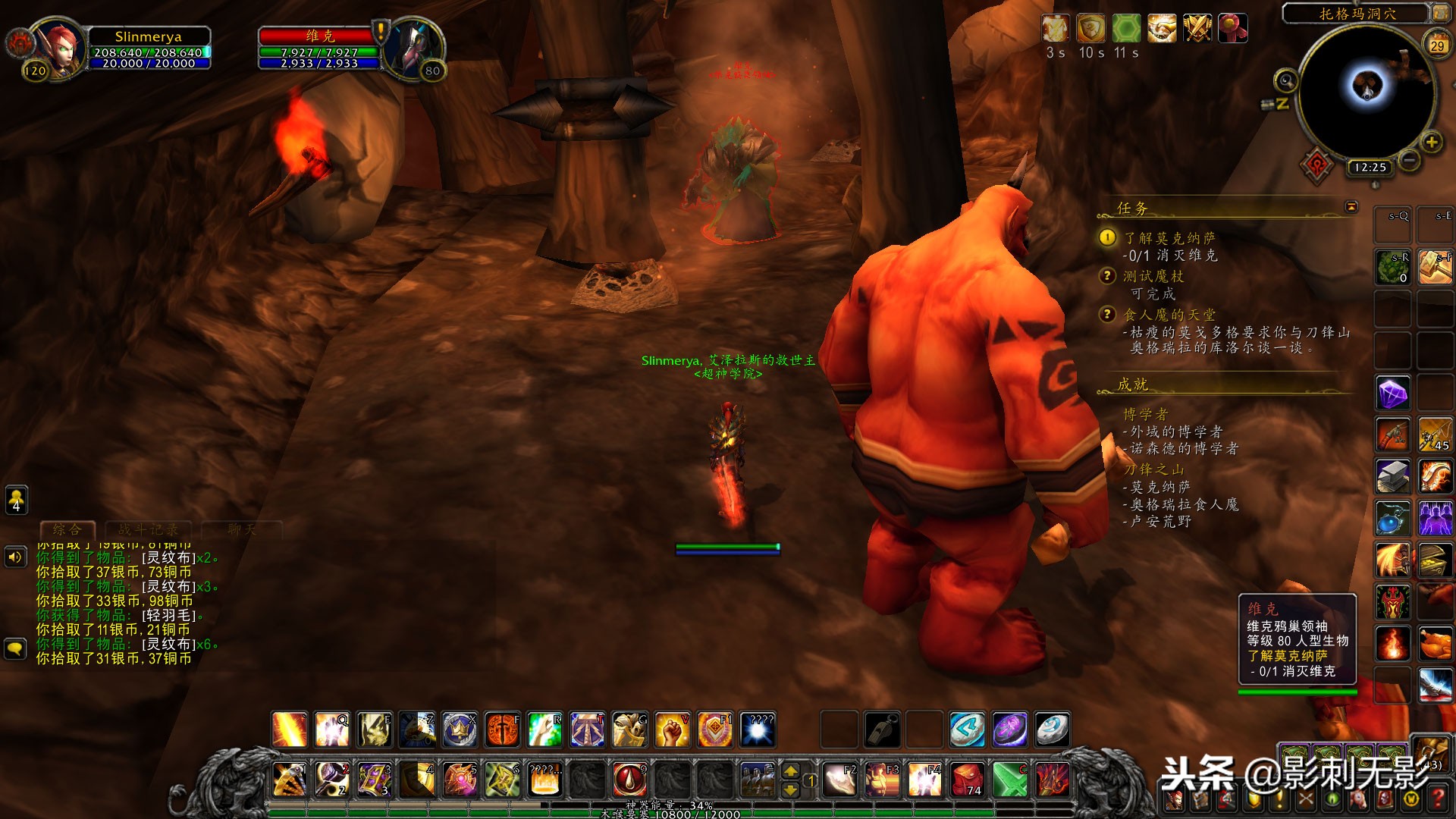The height and width of the screenshot is (819, 1456).
Task: Switch to the 战斗记录 combat log tab
Action: coord(149,530)
